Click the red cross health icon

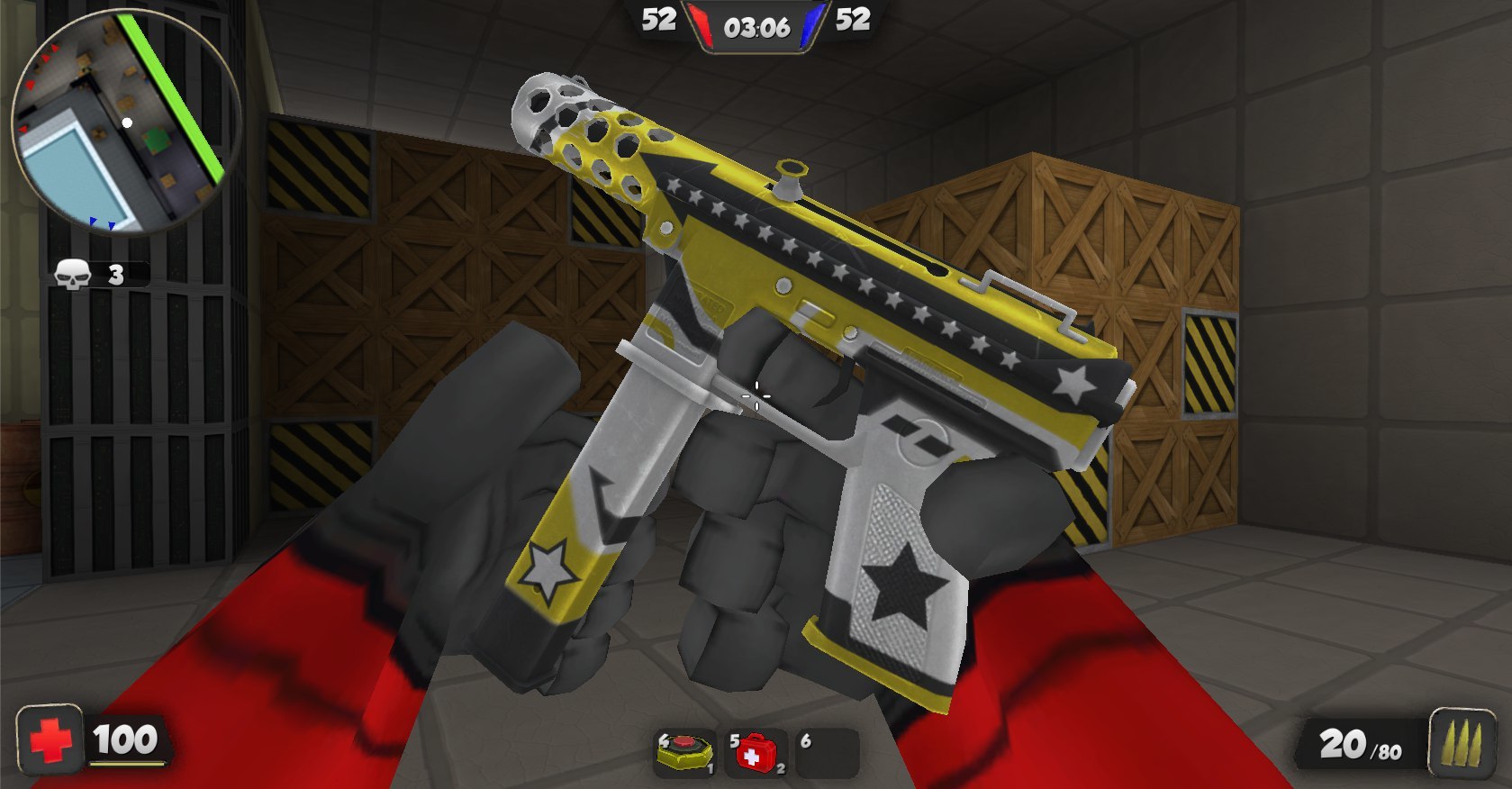point(50,740)
